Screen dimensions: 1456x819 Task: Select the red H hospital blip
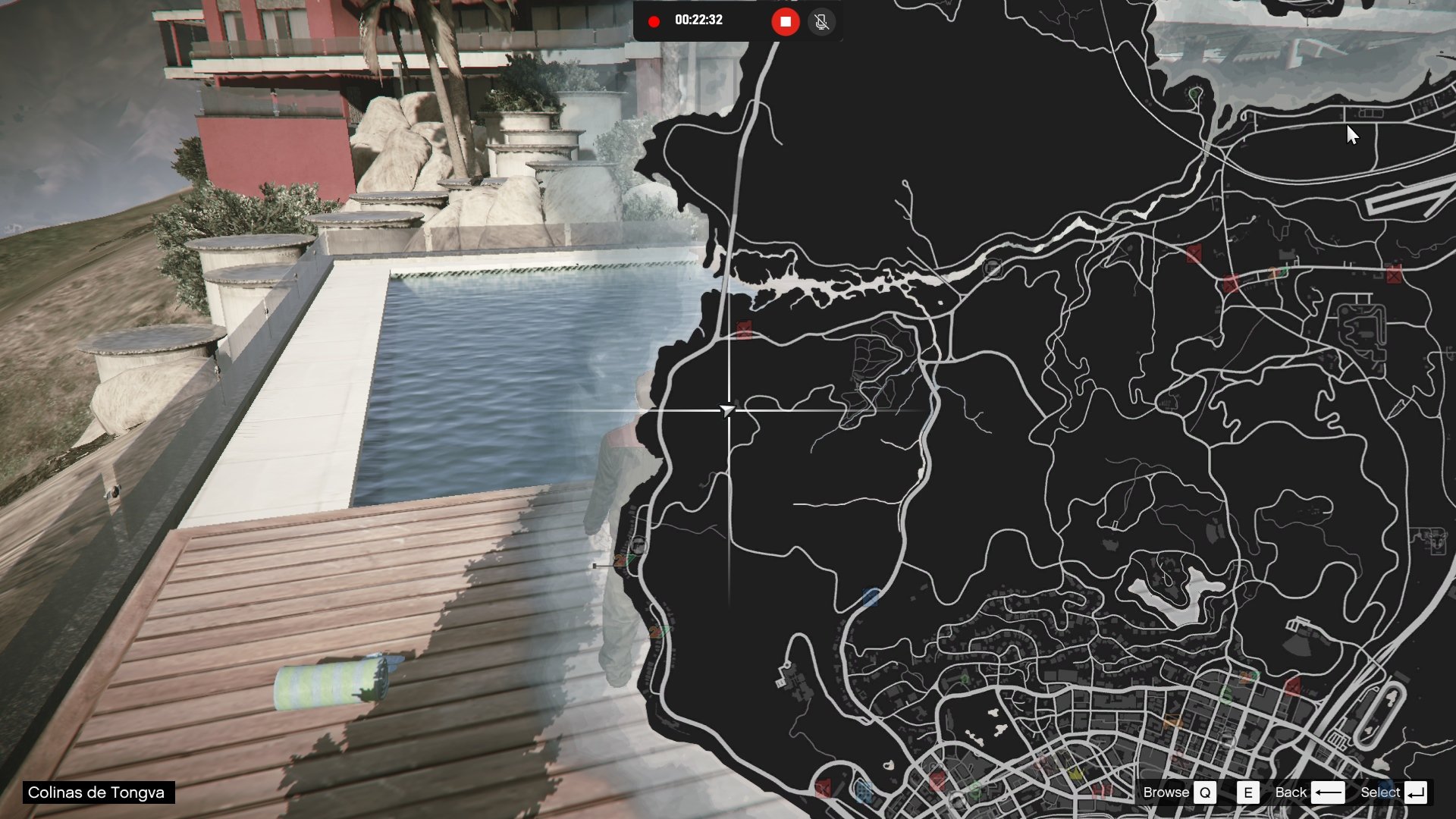coord(1101,791)
